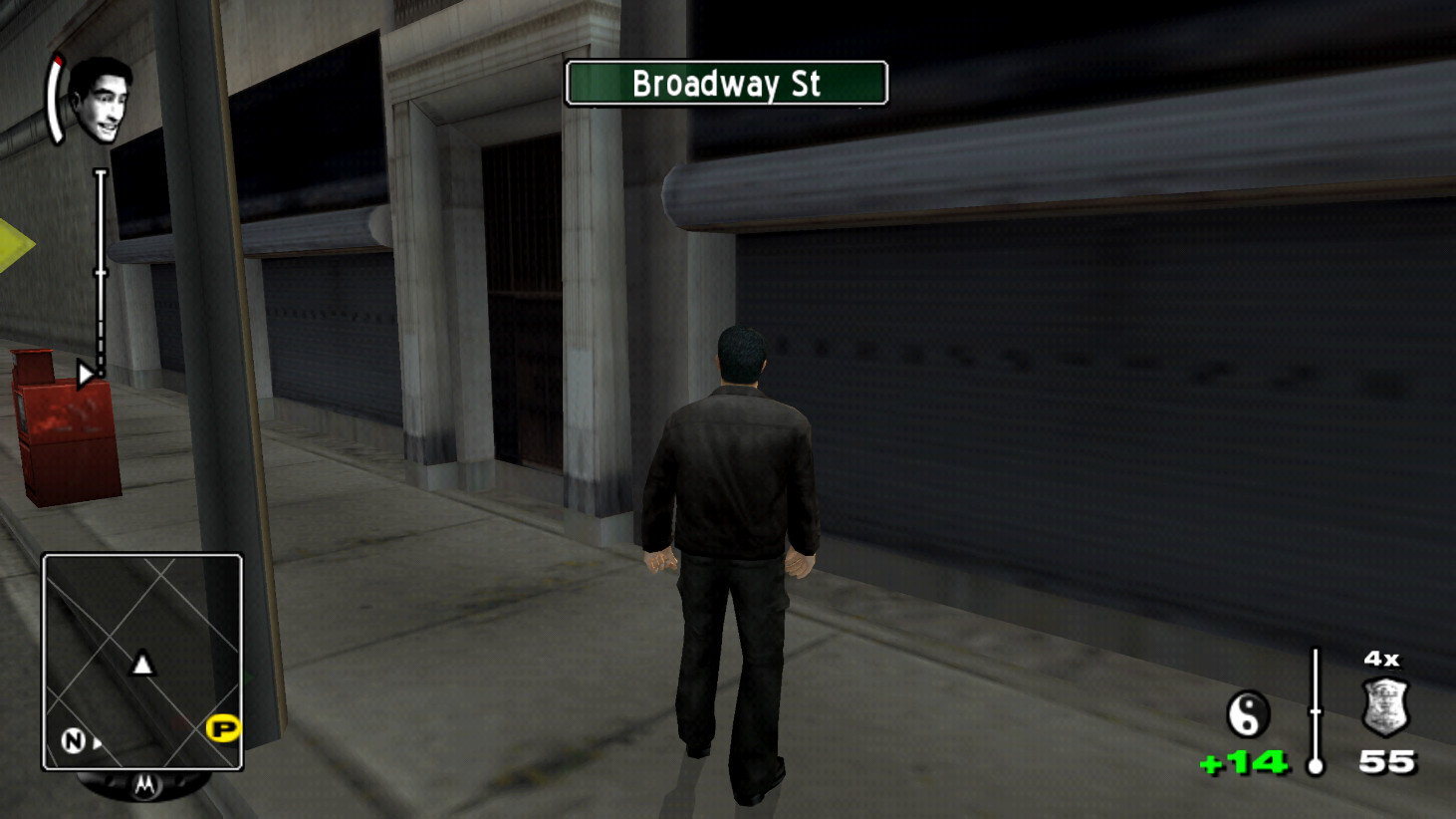Open the Broadway St street sign banner
Screen dimensions: 1456x819
coord(725,85)
